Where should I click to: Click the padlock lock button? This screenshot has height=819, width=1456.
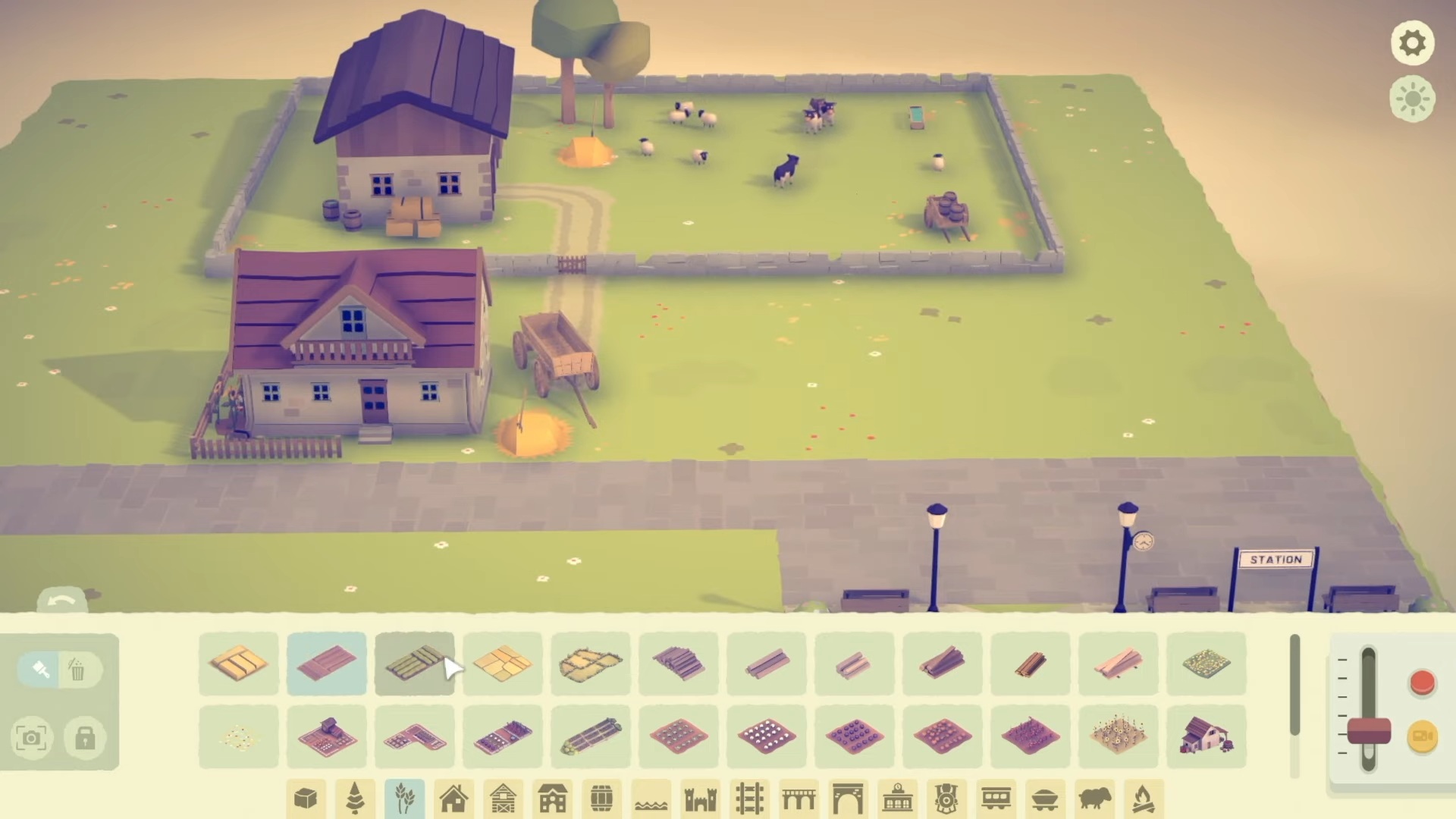click(85, 738)
